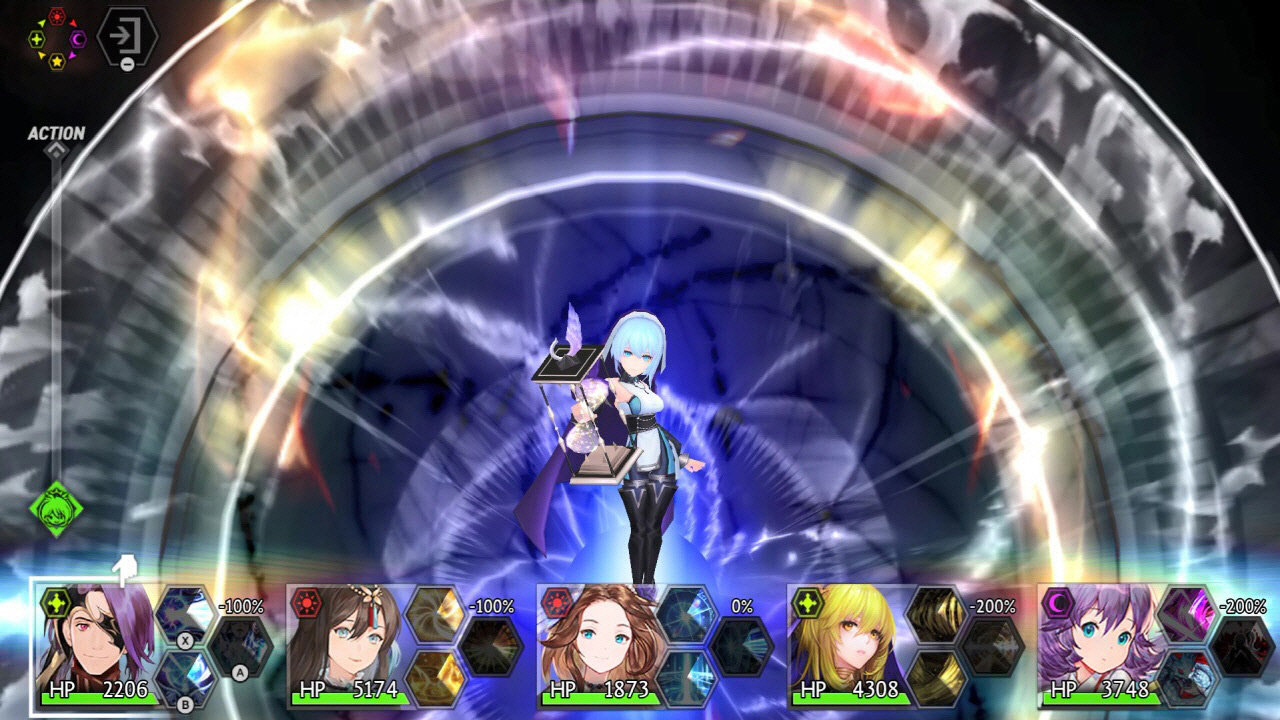Select the red sun element icon top-left
This screenshot has height=720, width=1280.
click(x=57, y=15)
